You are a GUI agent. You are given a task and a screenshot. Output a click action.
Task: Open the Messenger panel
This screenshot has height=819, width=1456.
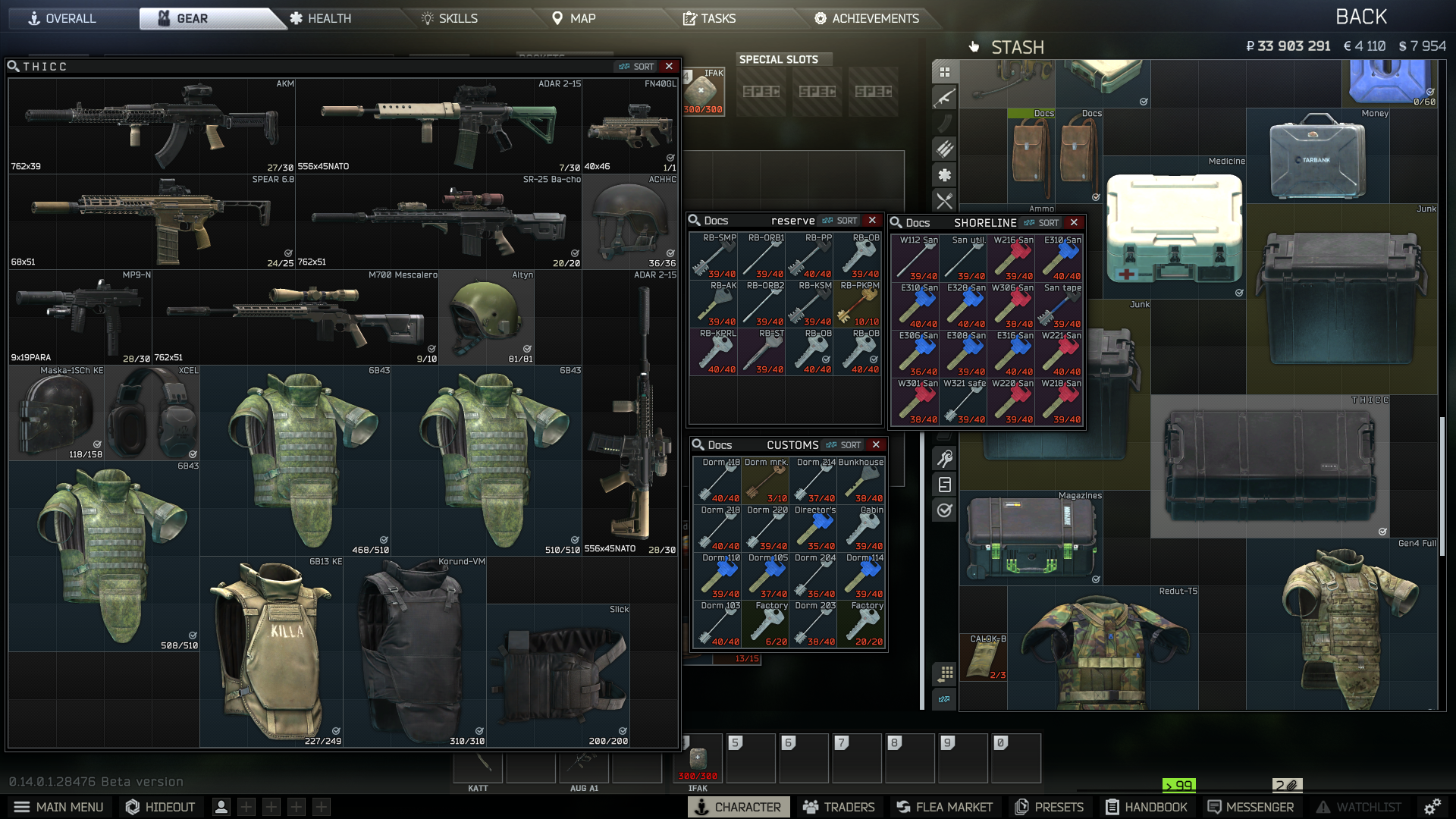pyautogui.click(x=1249, y=807)
